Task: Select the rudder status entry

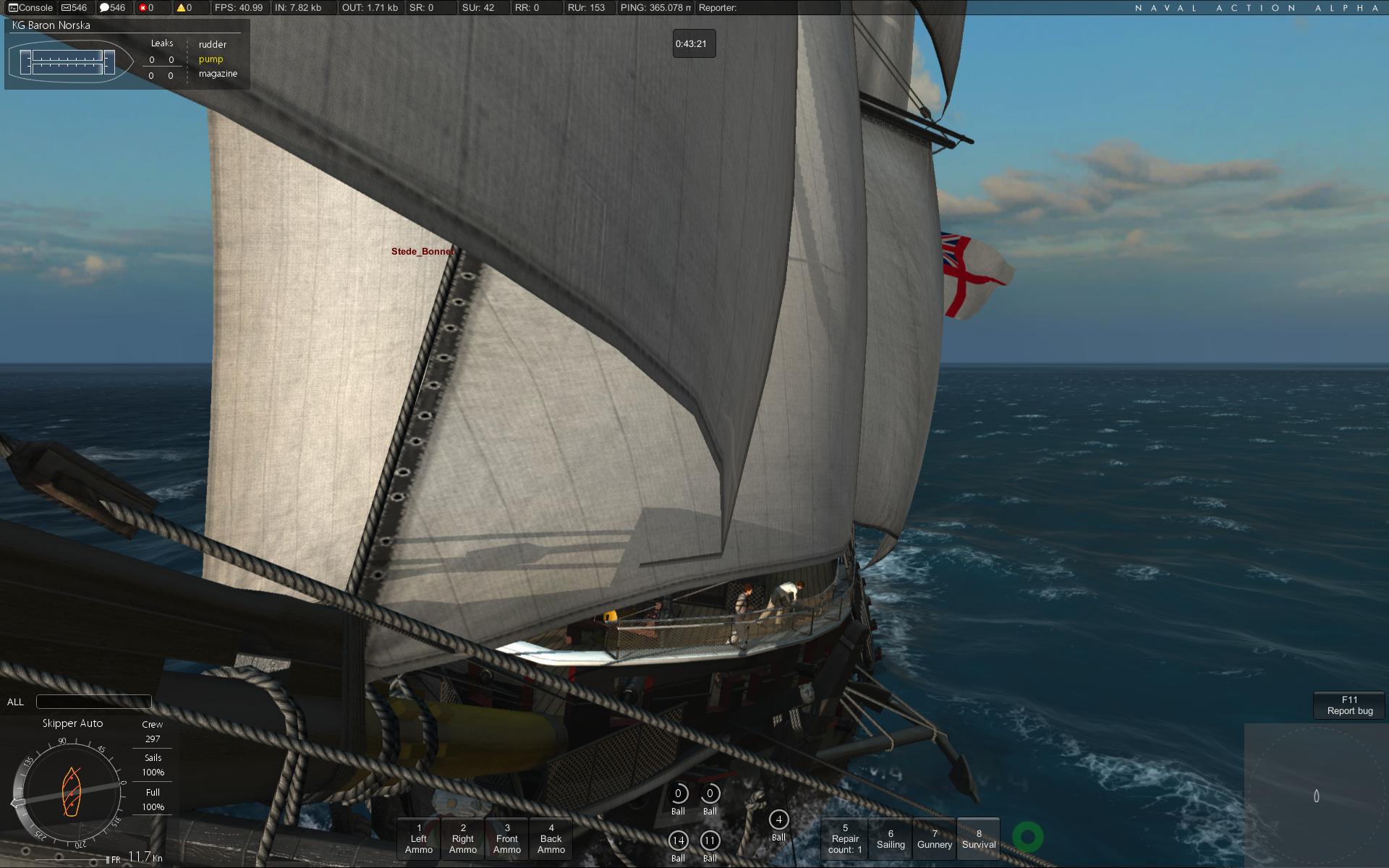Action: (x=213, y=45)
